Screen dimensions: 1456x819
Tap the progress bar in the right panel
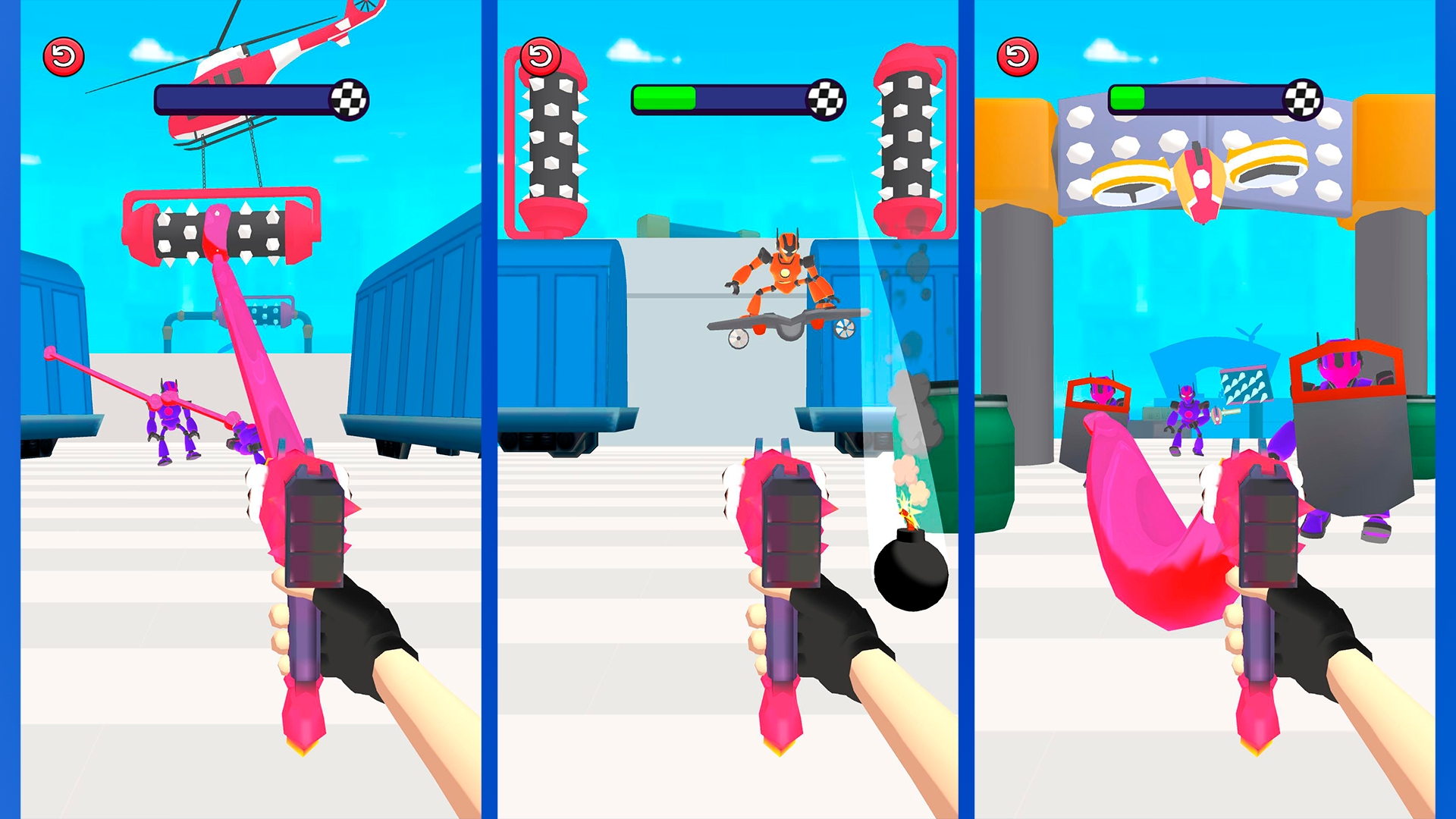[1213, 99]
